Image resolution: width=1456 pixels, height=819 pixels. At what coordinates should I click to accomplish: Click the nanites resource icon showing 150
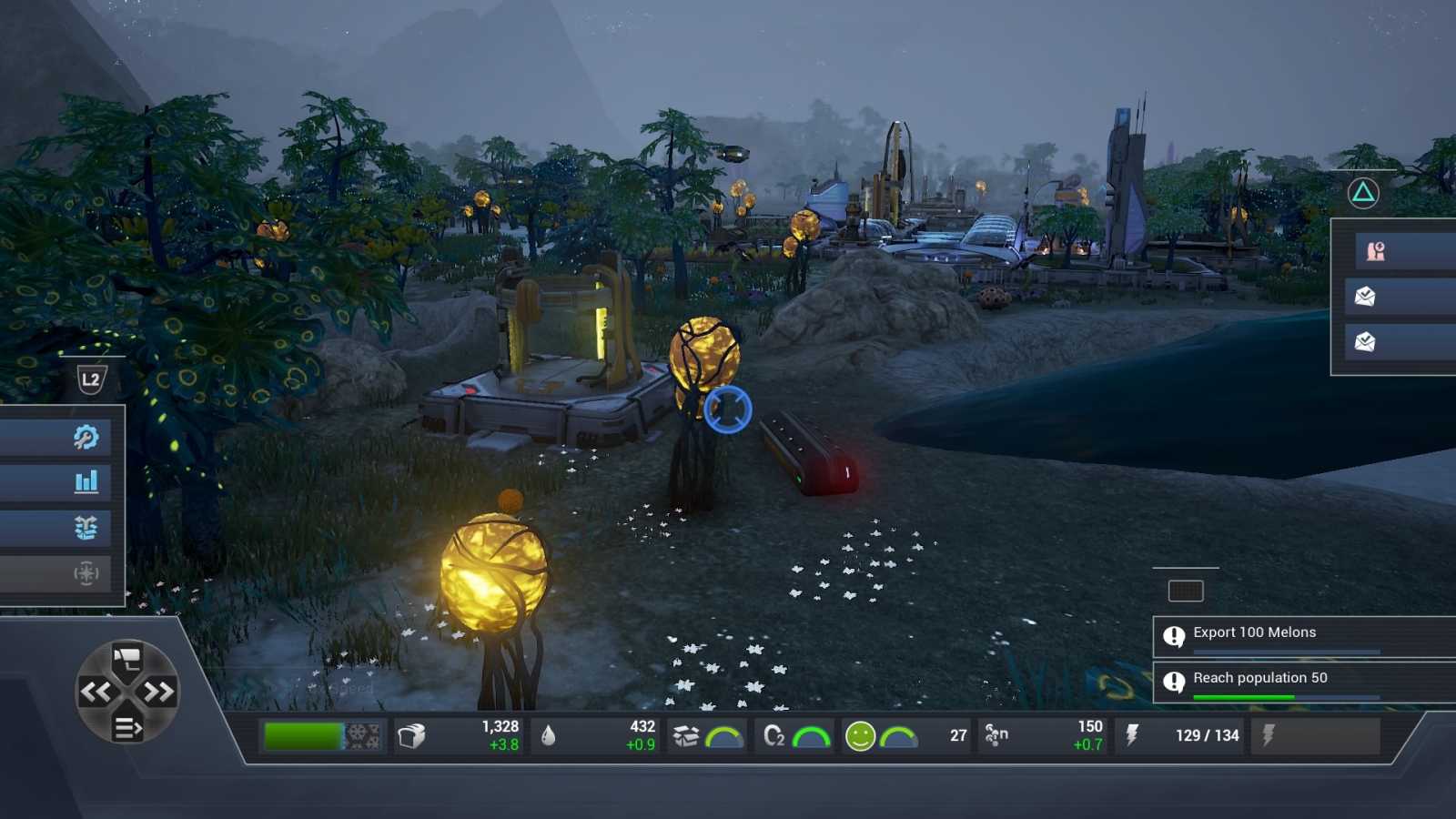pyautogui.click(x=998, y=735)
